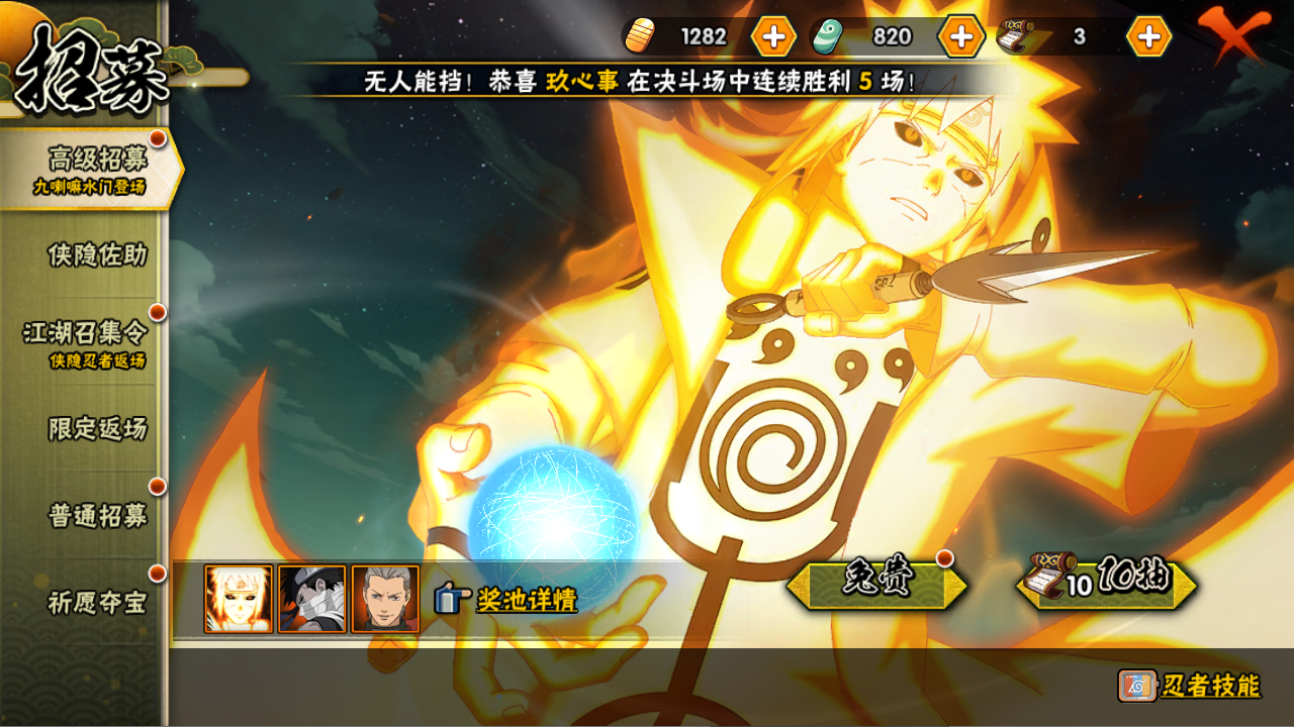
Task: Click the 免费 free recruit button
Action: point(877,585)
